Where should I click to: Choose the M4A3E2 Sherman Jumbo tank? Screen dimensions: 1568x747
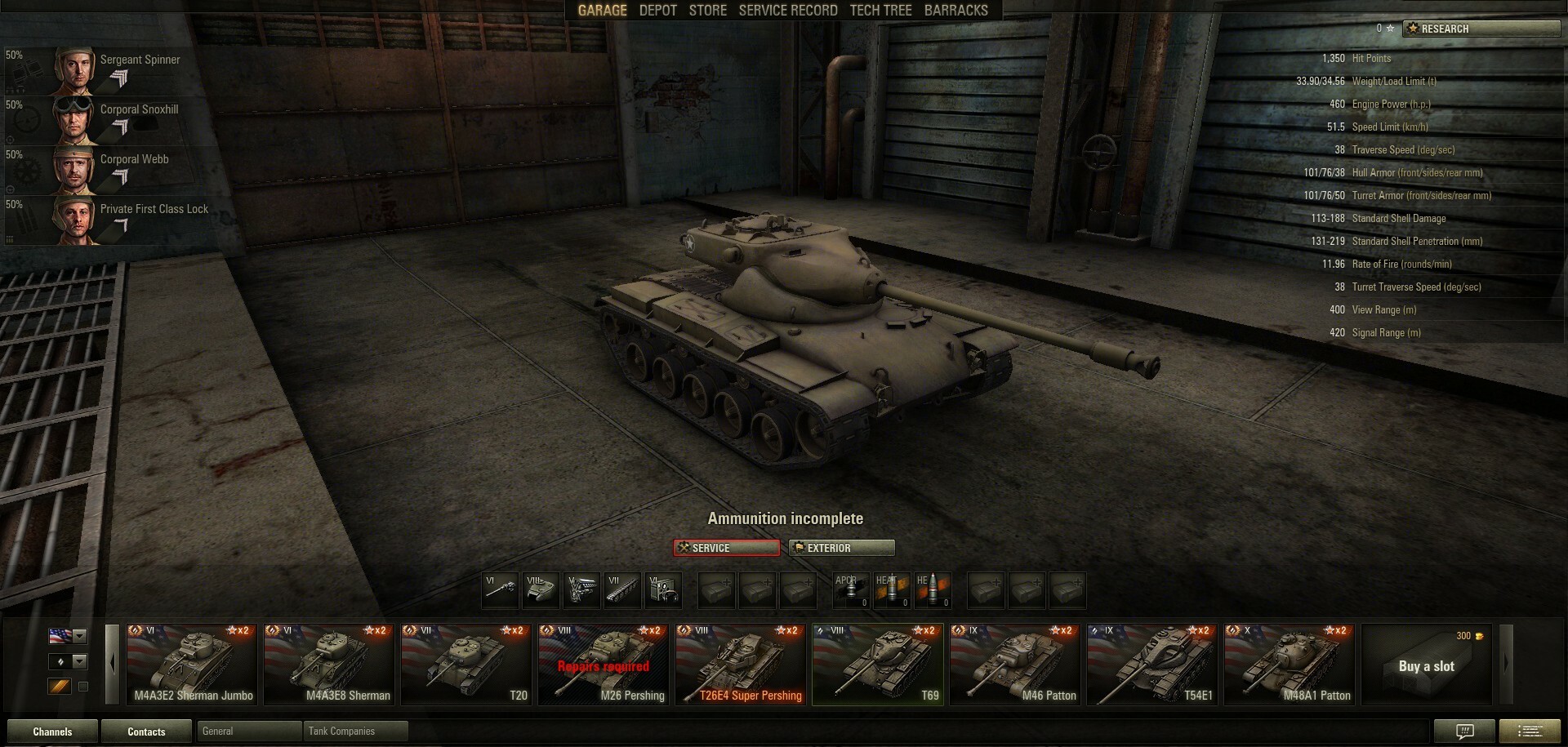pyautogui.click(x=192, y=664)
